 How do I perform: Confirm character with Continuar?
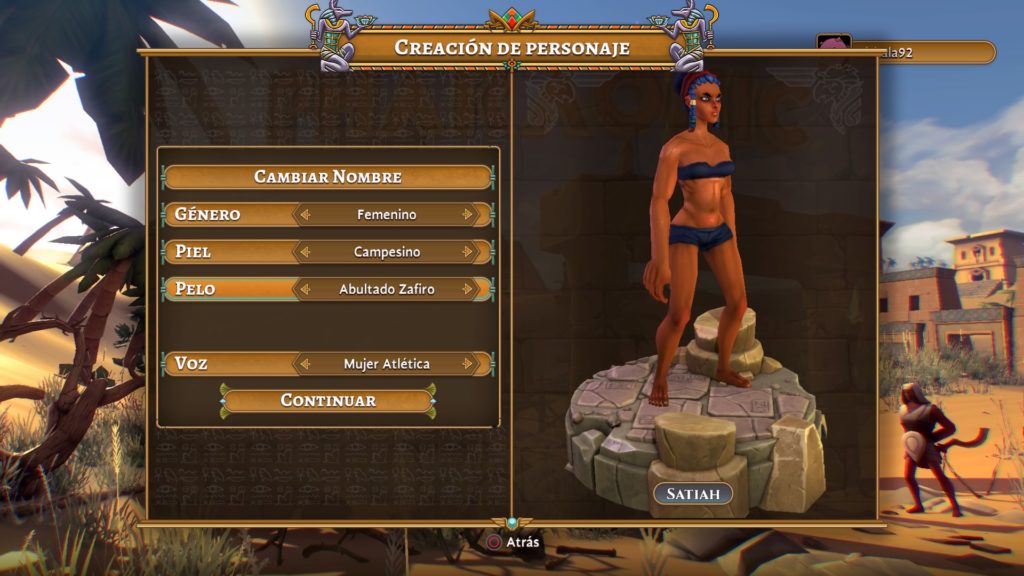(327, 401)
